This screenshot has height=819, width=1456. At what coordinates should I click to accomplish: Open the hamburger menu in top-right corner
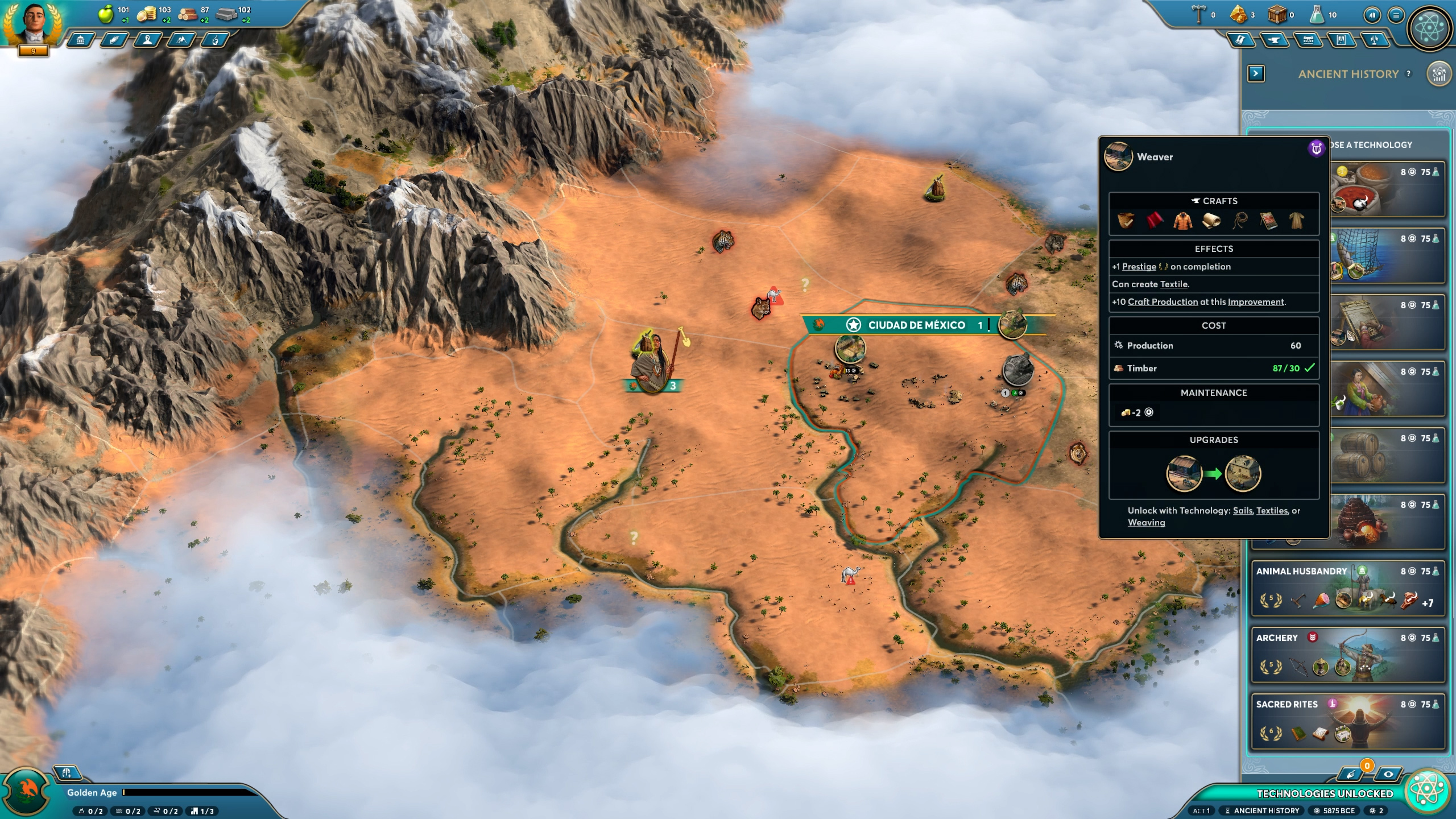(1396, 14)
